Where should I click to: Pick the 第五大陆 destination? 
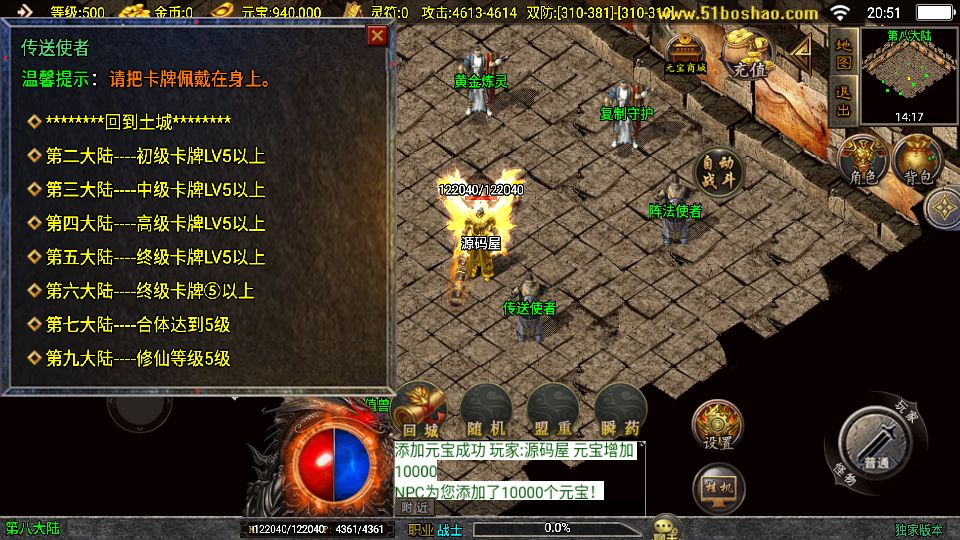coord(155,257)
